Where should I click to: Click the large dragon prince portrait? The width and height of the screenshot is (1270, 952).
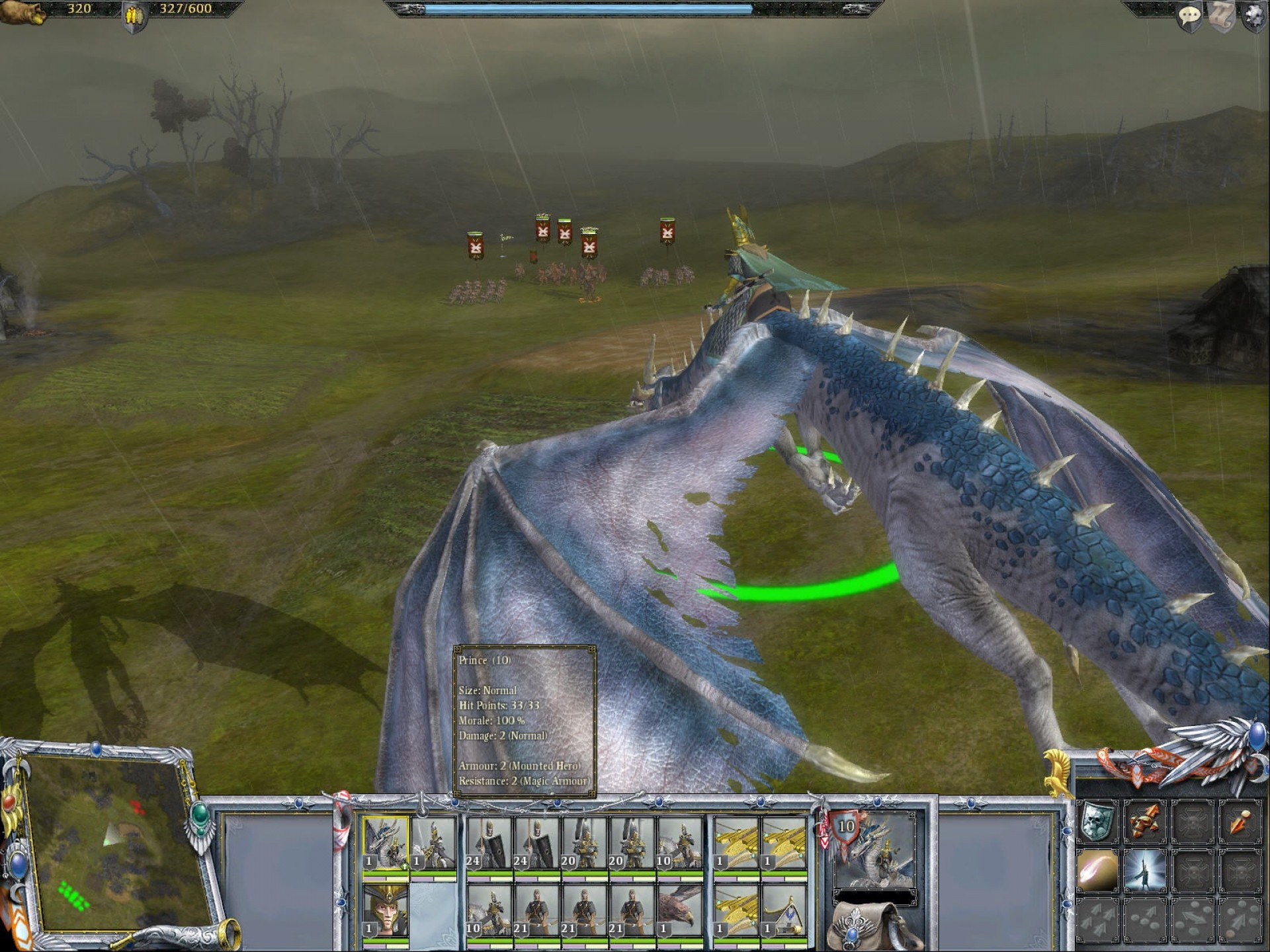874,851
